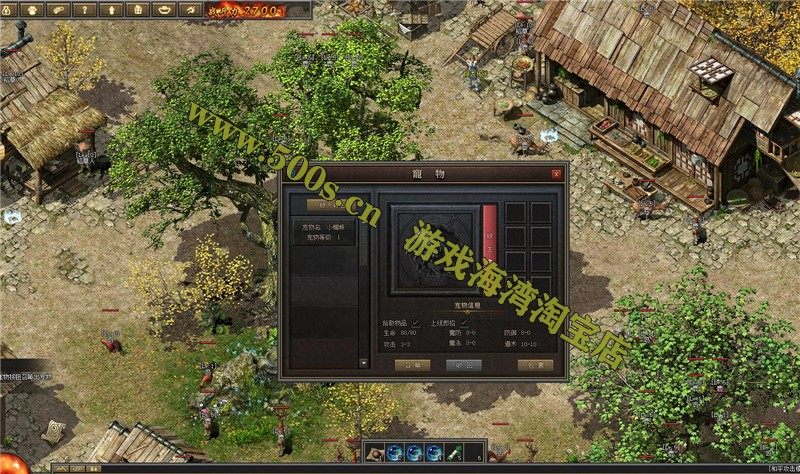Click the pet list scroll-down arrow

tap(363, 364)
